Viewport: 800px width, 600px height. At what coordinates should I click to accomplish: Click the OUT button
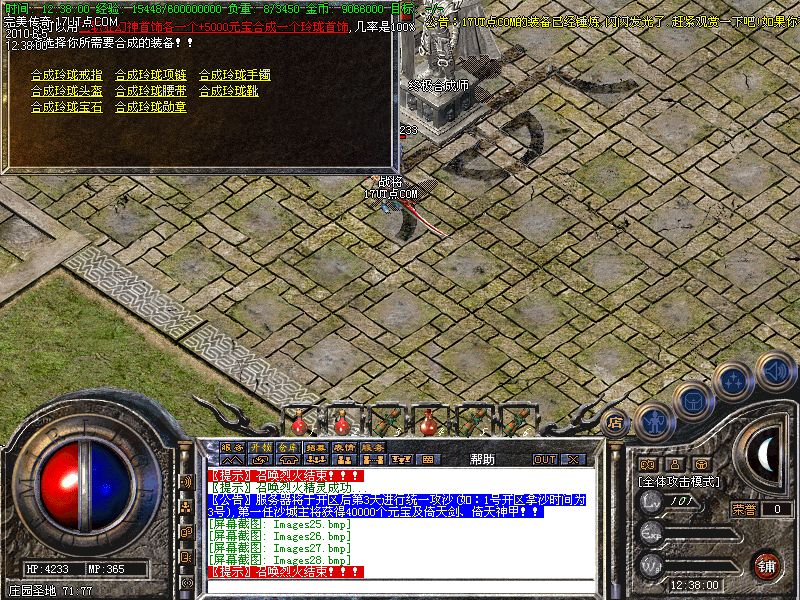click(x=545, y=459)
